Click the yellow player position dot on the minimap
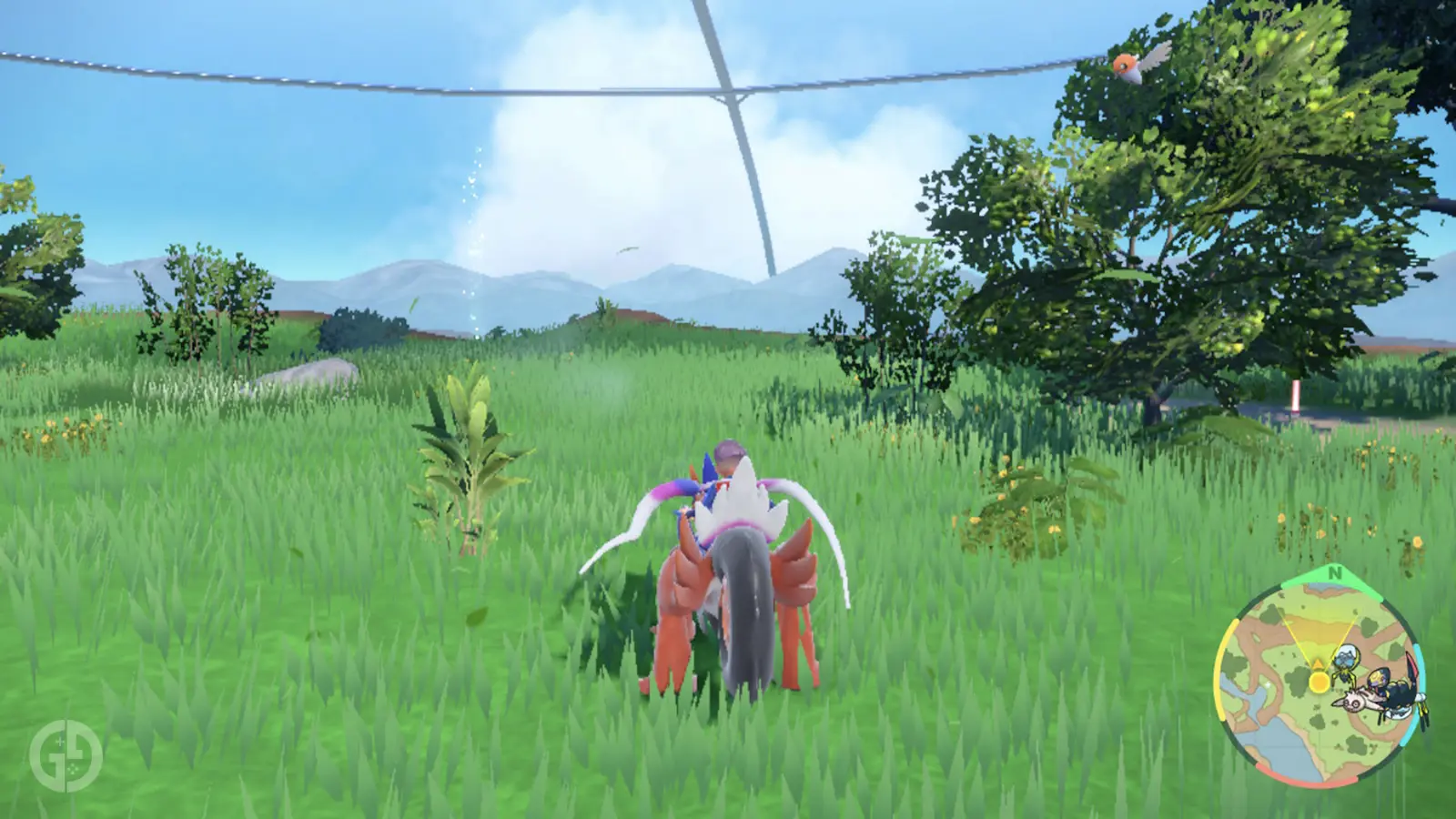The width and height of the screenshot is (1456, 819). (1319, 681)
